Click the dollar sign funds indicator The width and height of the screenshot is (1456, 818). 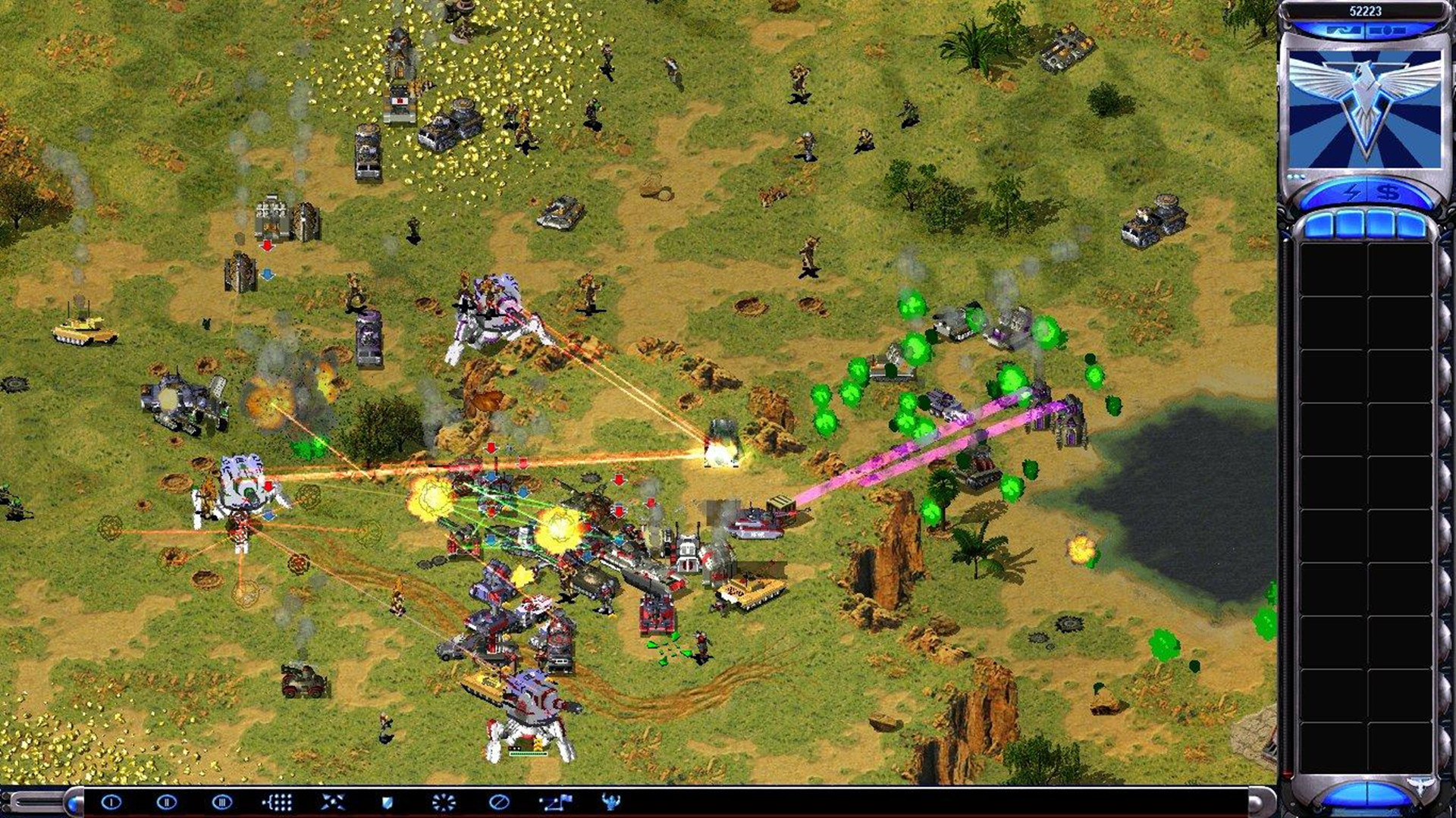click(1389, 193)
